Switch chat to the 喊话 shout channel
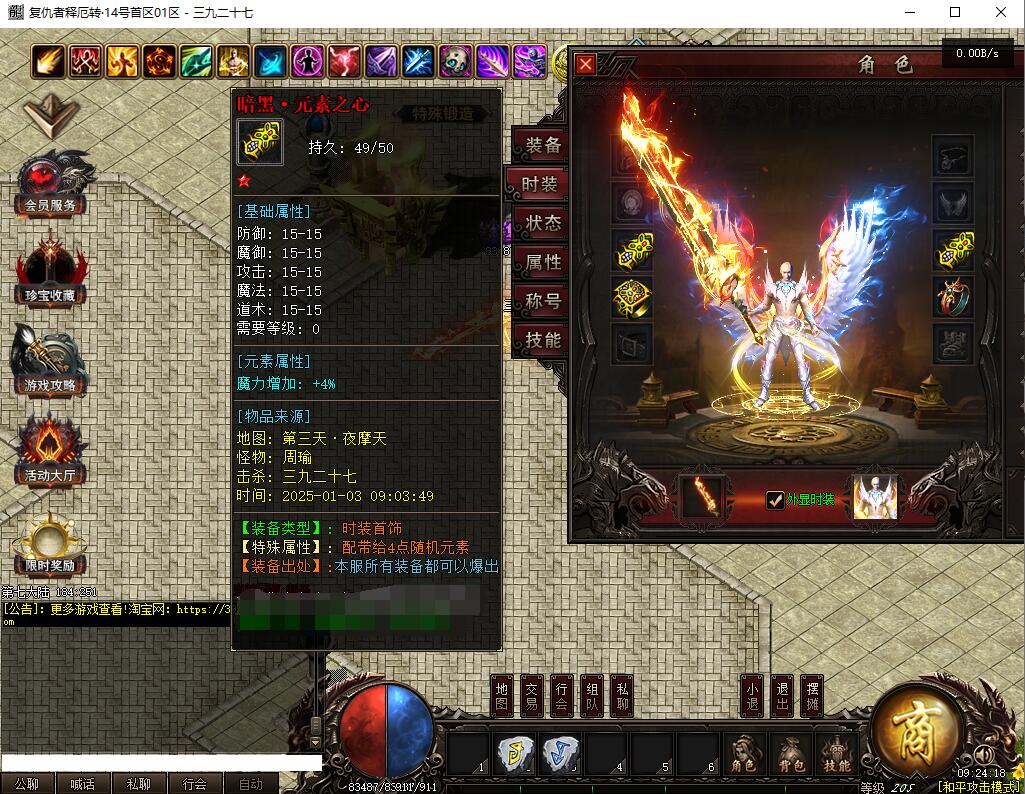 pos(83,784)
